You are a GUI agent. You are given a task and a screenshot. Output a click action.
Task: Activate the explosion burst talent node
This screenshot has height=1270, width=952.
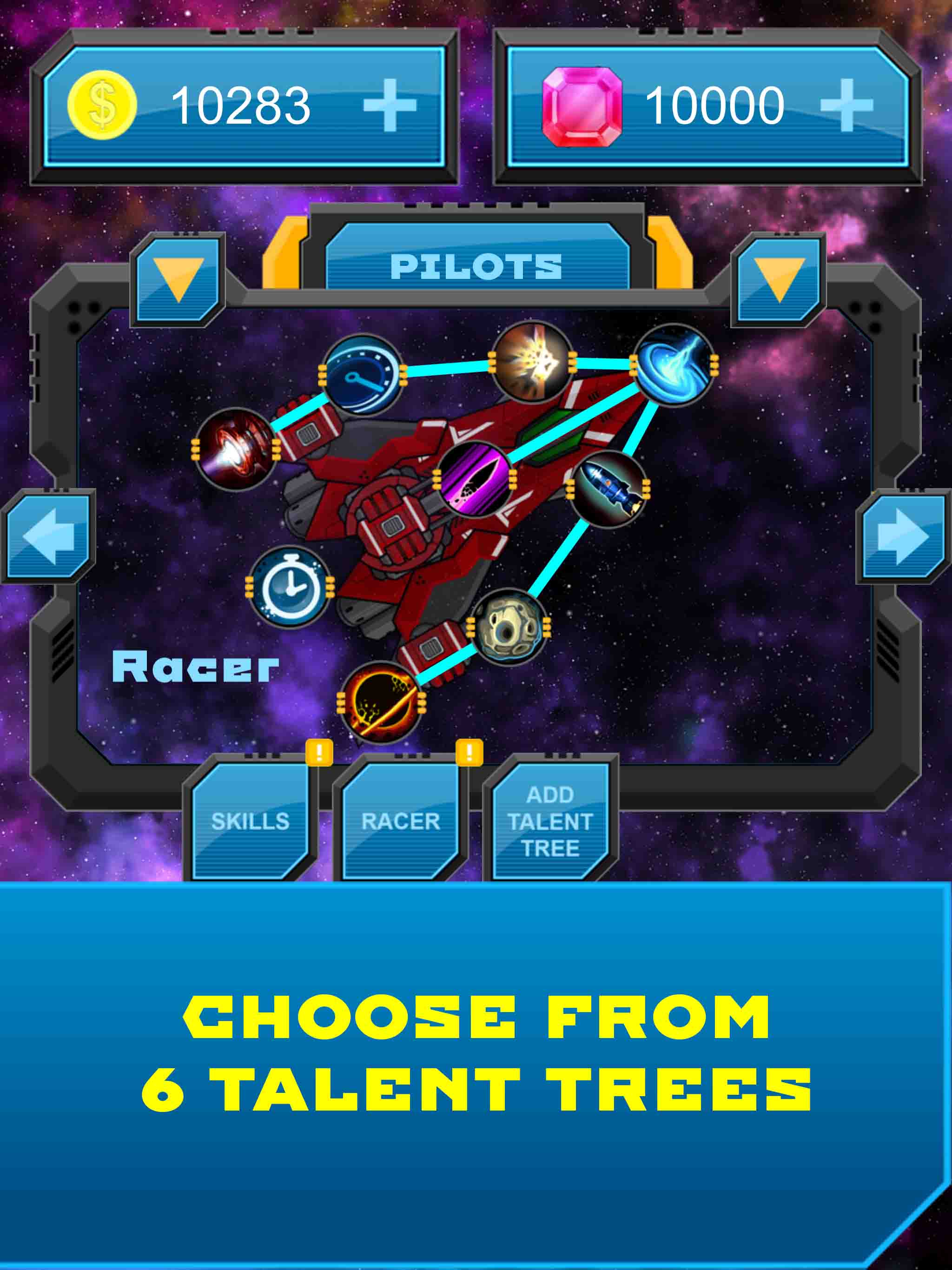[x=533, y=361]
